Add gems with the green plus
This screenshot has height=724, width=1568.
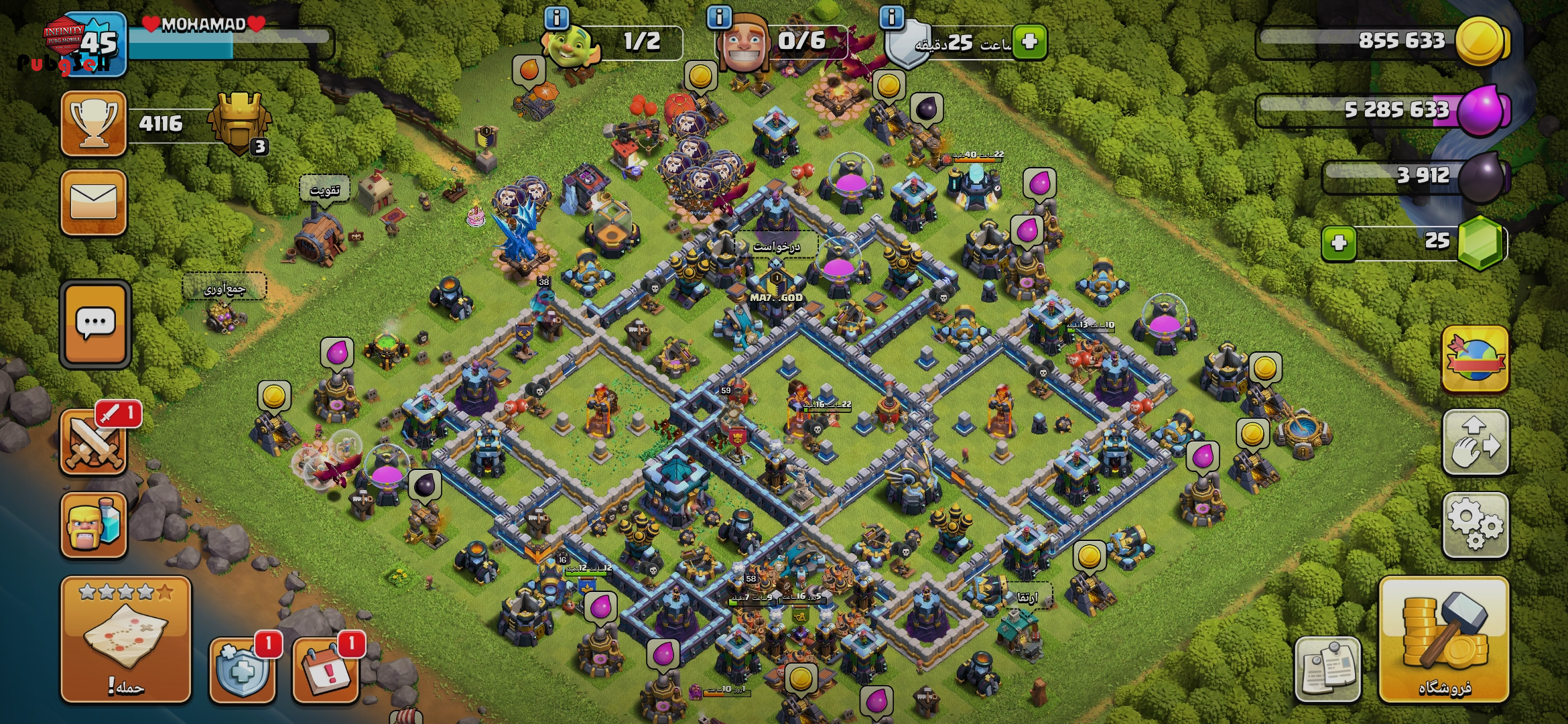[x=1339, y=243]
